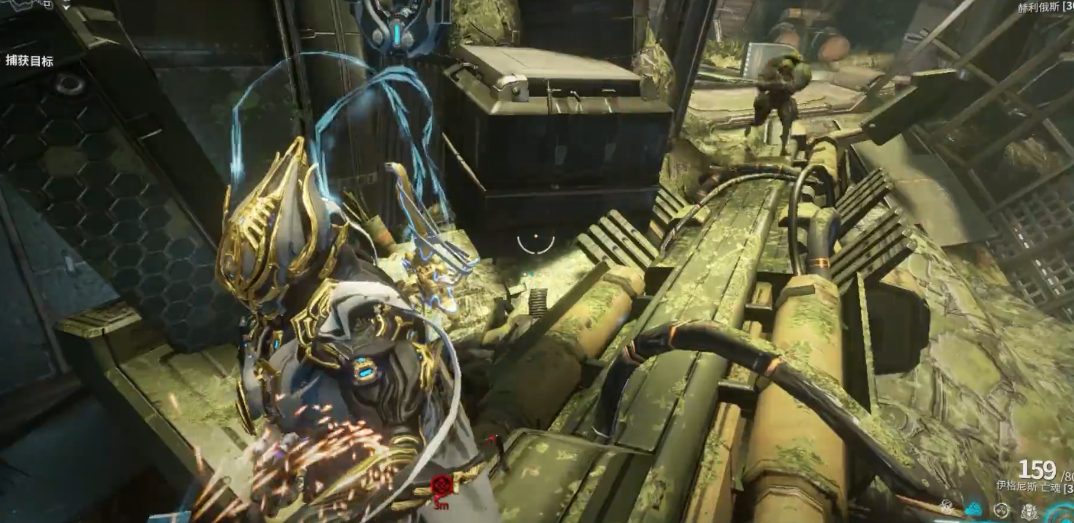
Task: Activate the faint first ability icon
Action: tap(946, 508)
